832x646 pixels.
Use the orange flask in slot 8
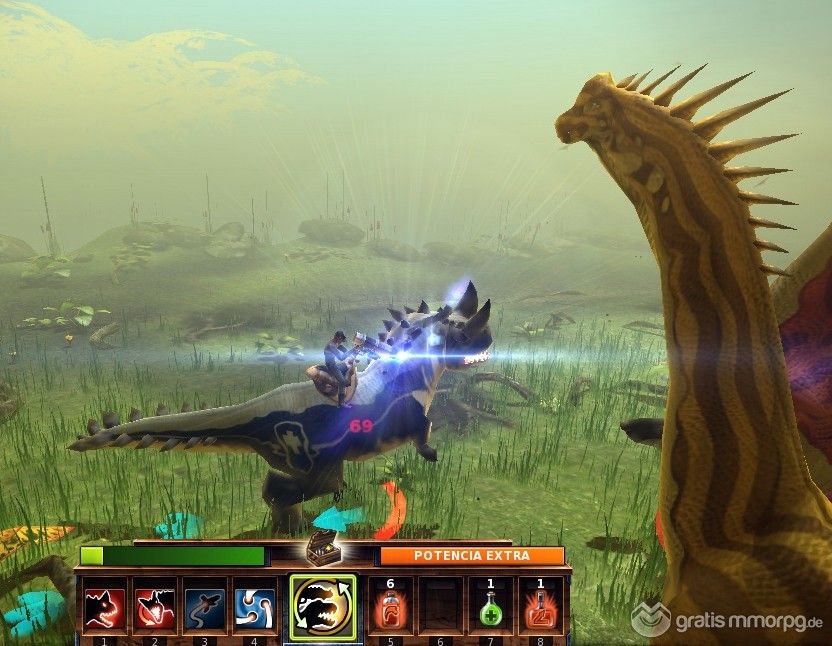pos(541,606)
